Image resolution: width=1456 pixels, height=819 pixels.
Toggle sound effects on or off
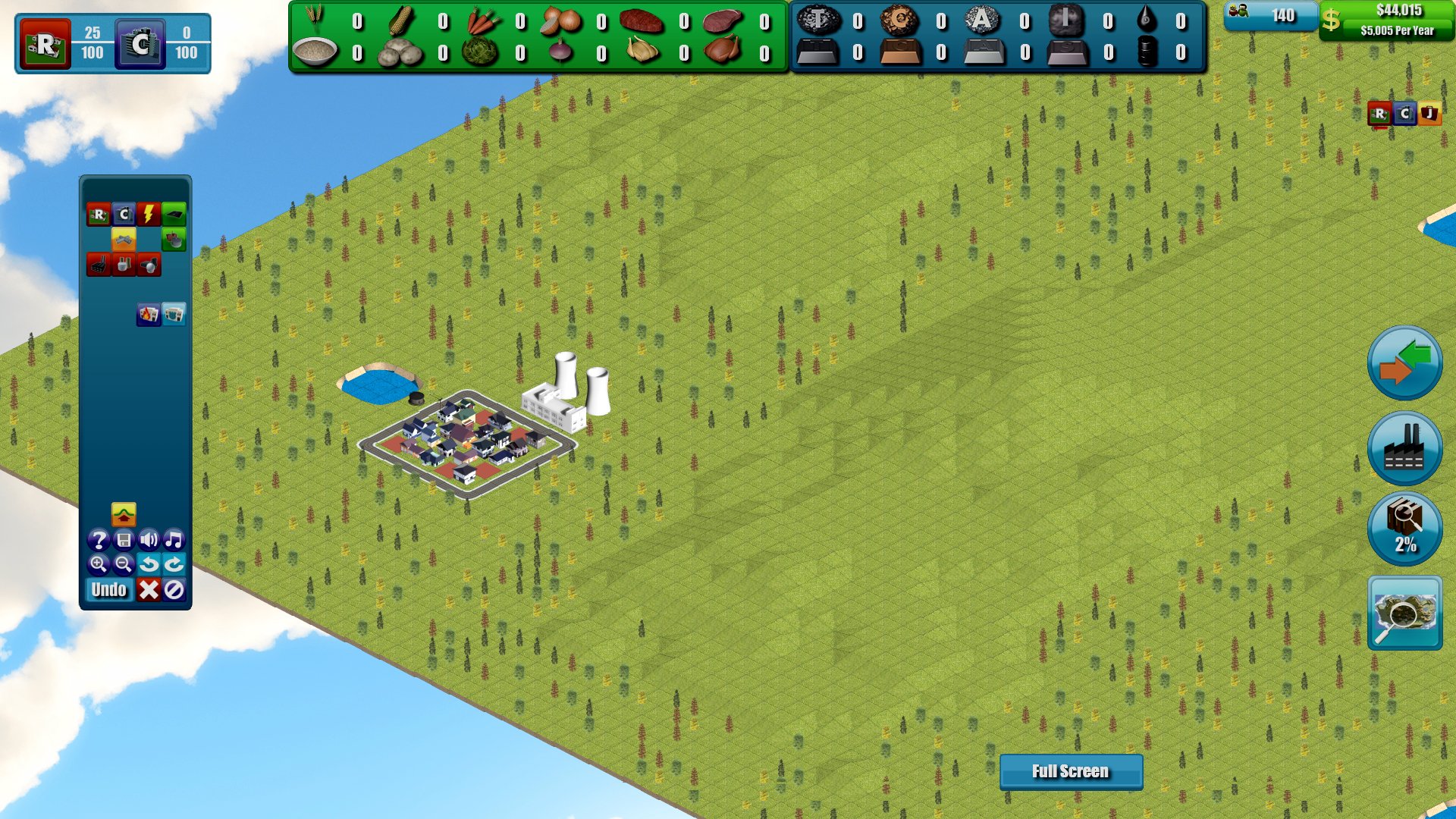[149, 541]
